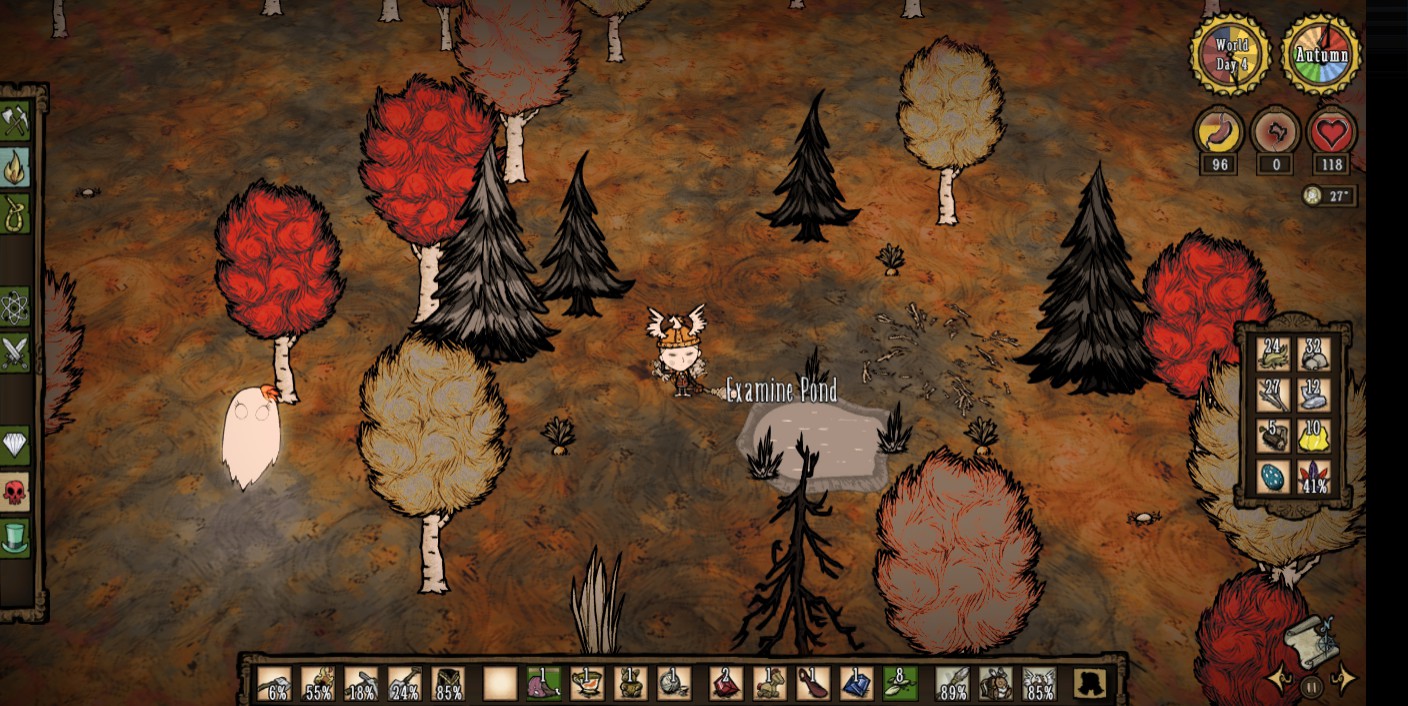Open the Dress green top hat tab
The width and height of the screenshot is (1408, 706).
(15, 537)
